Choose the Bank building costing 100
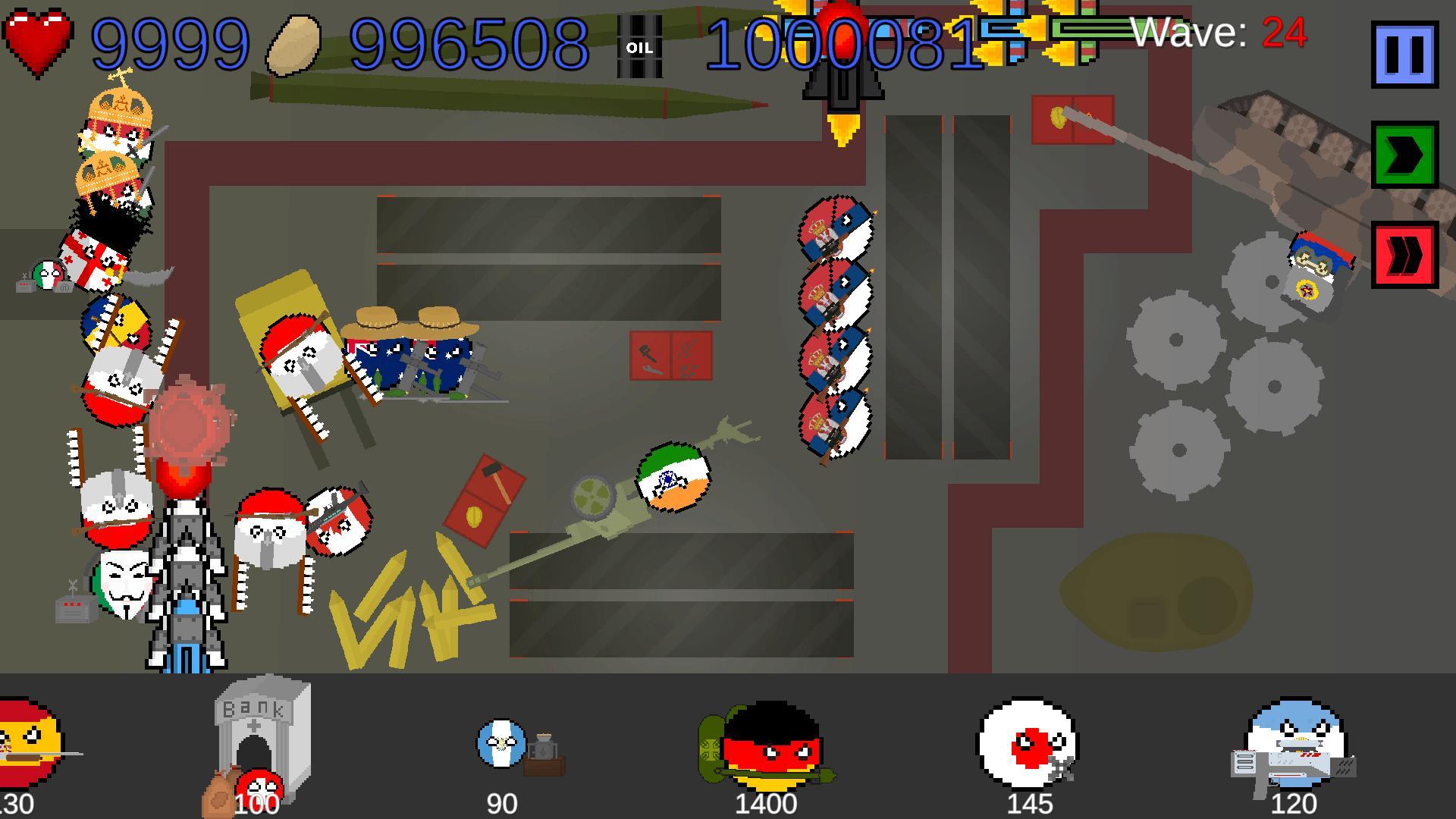The width and height of the screenshot is (1456, 819). [262, 739]
